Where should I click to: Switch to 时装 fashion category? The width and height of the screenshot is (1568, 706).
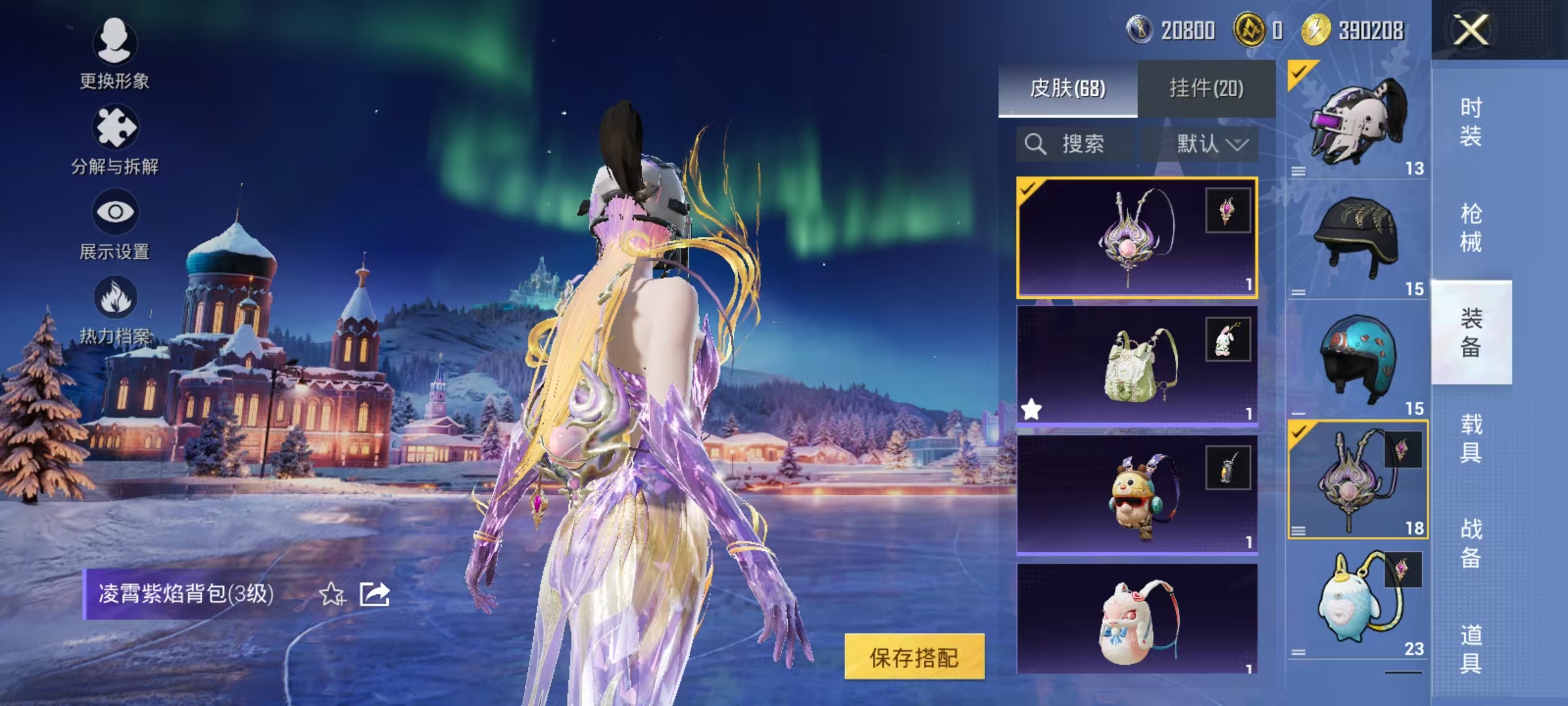1471,122
